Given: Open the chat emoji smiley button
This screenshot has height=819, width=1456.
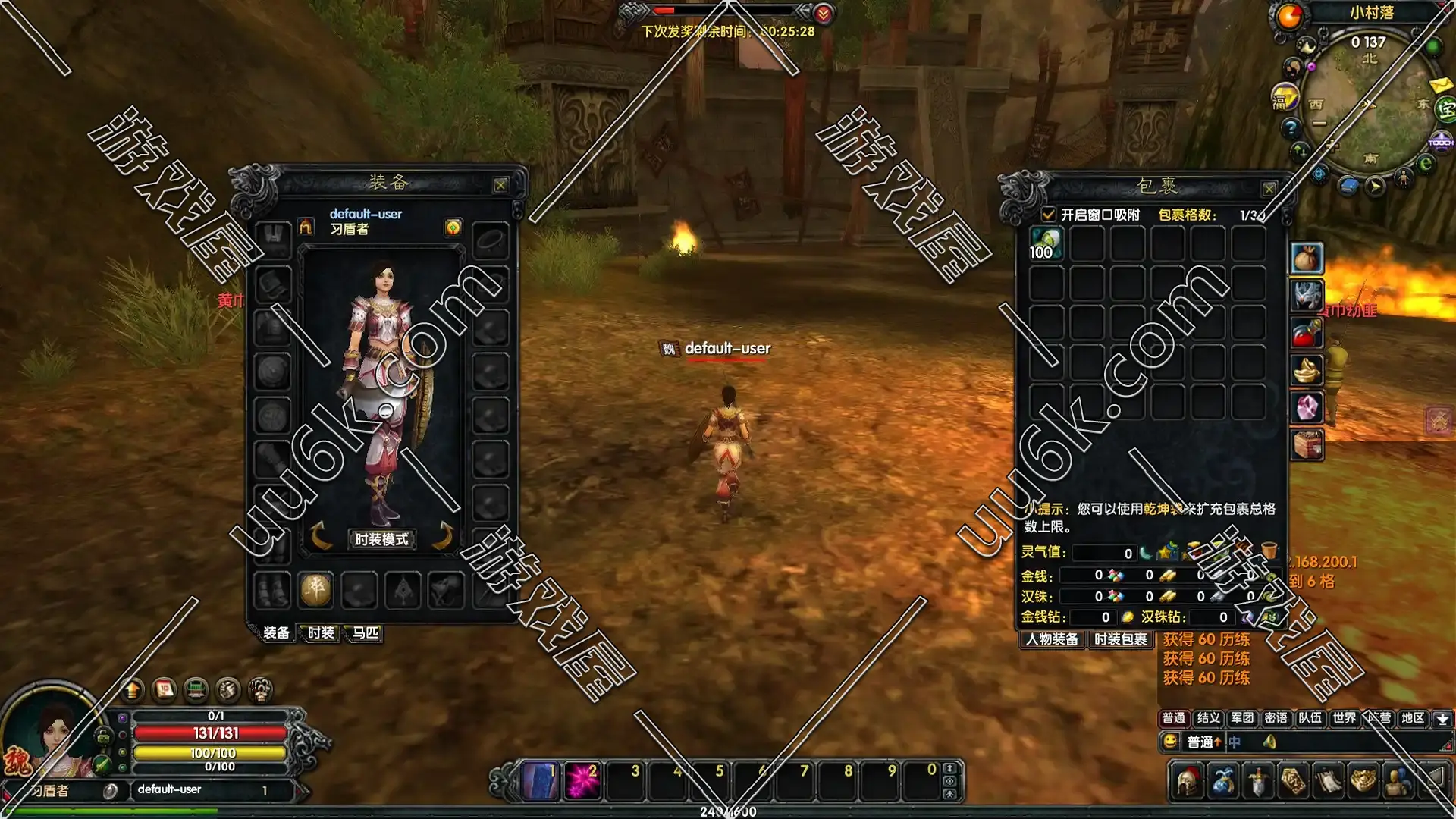Looking at the screenshot, I should tap(1170, 741).
